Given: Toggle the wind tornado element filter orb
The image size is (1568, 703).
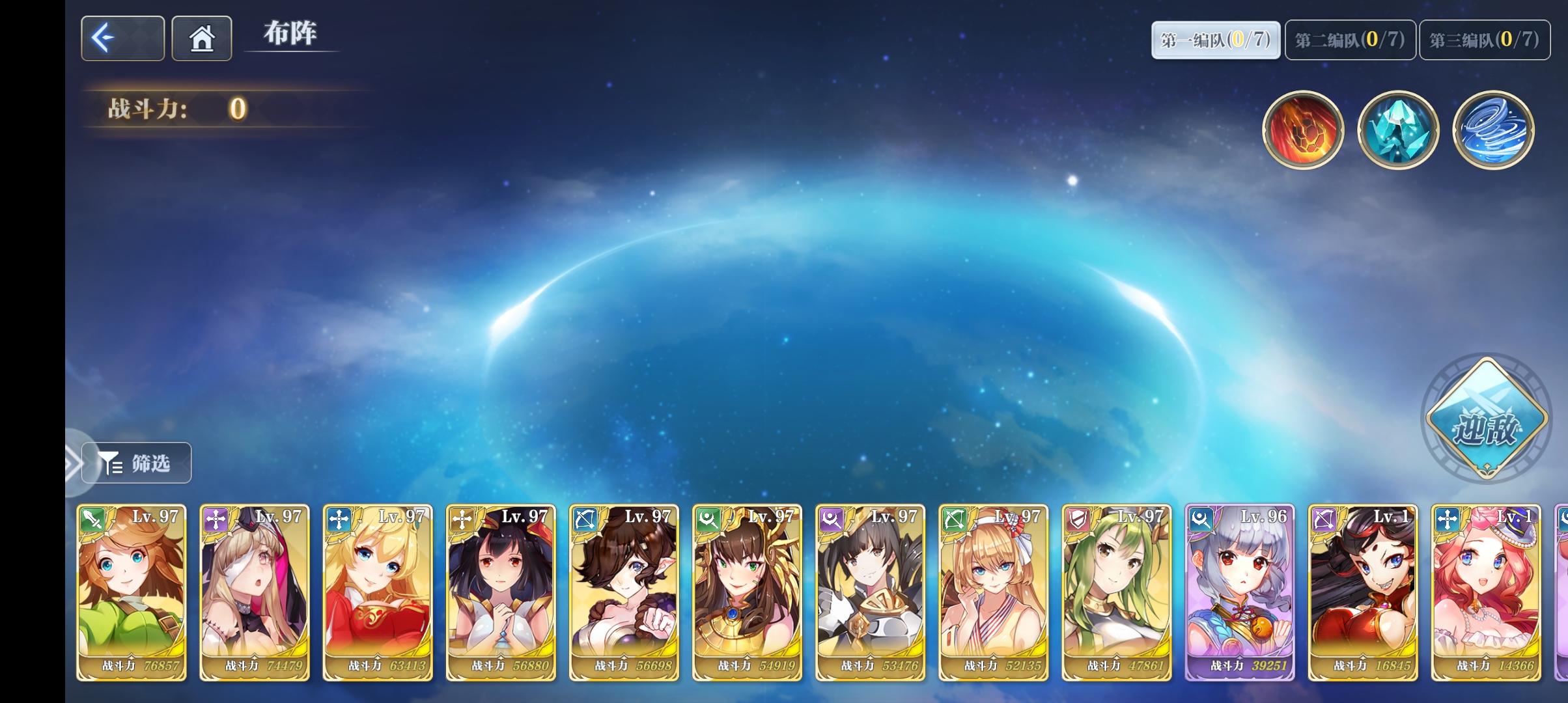Looking at the screenshot, I should [1492, 130].
